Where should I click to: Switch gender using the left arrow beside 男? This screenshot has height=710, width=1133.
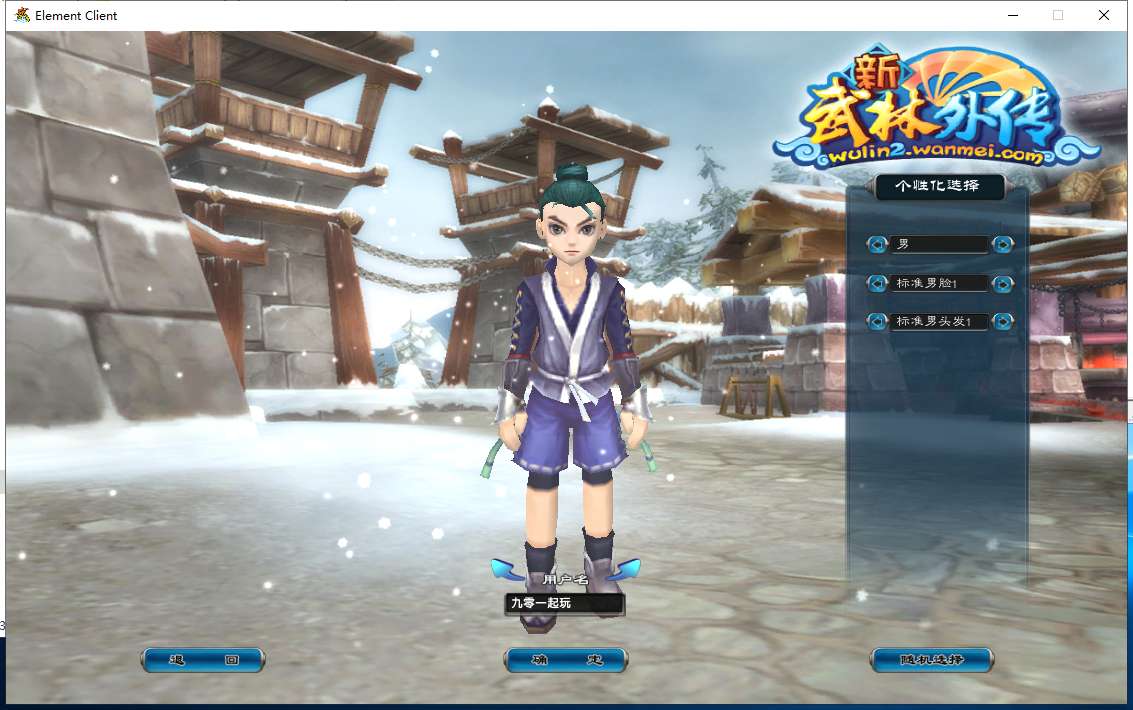point(877,244)
